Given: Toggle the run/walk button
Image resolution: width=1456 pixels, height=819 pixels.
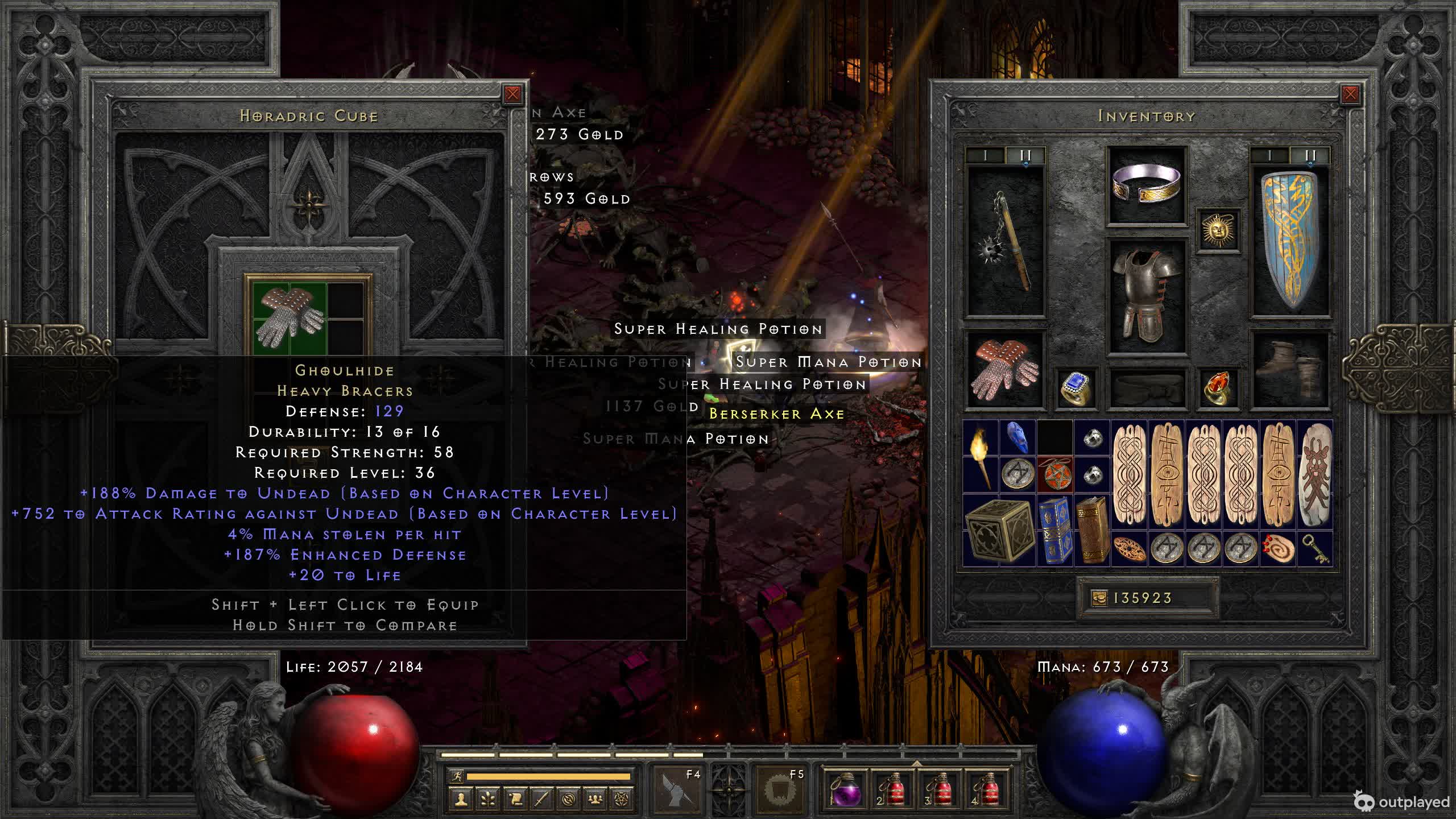Looking at the screenshot, I should (x=457, y=776).
